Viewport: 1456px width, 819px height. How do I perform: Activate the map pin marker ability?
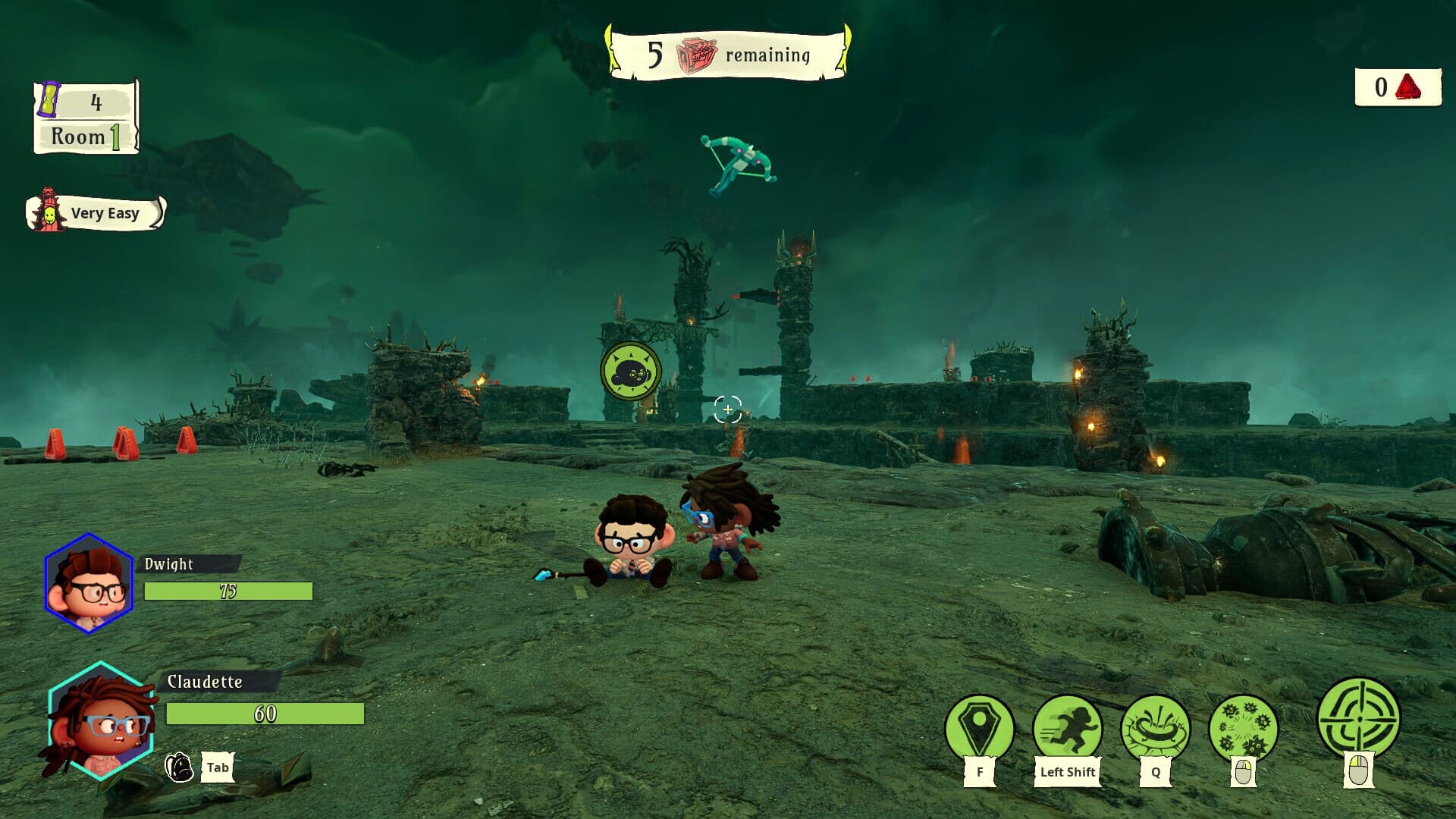pos(979,728)
